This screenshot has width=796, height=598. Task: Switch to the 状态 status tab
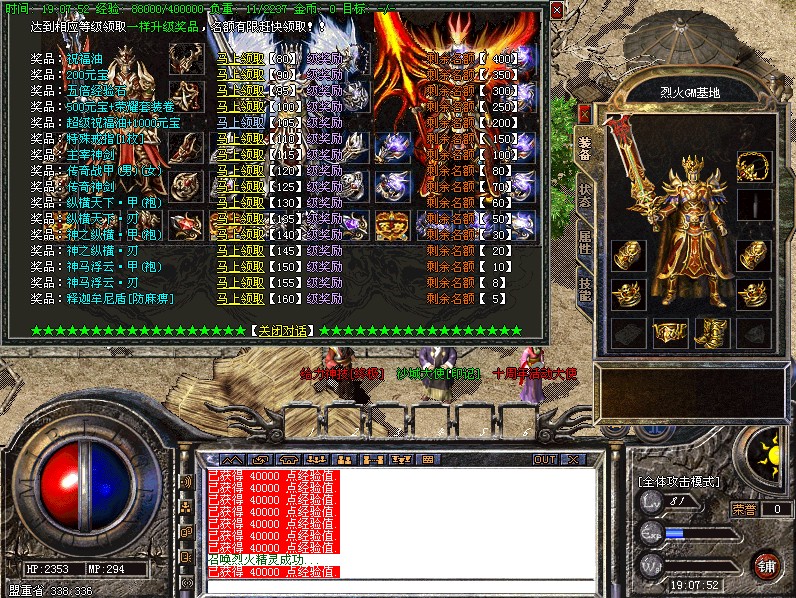coord(585,195)
